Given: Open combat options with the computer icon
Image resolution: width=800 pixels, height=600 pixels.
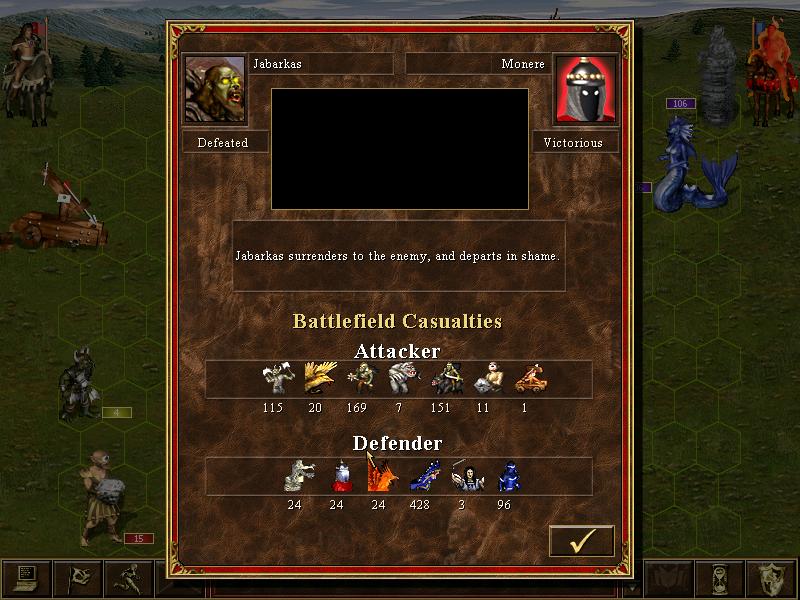Looking at the screenshot, I should pyautogui.click(x=26, y=578).
